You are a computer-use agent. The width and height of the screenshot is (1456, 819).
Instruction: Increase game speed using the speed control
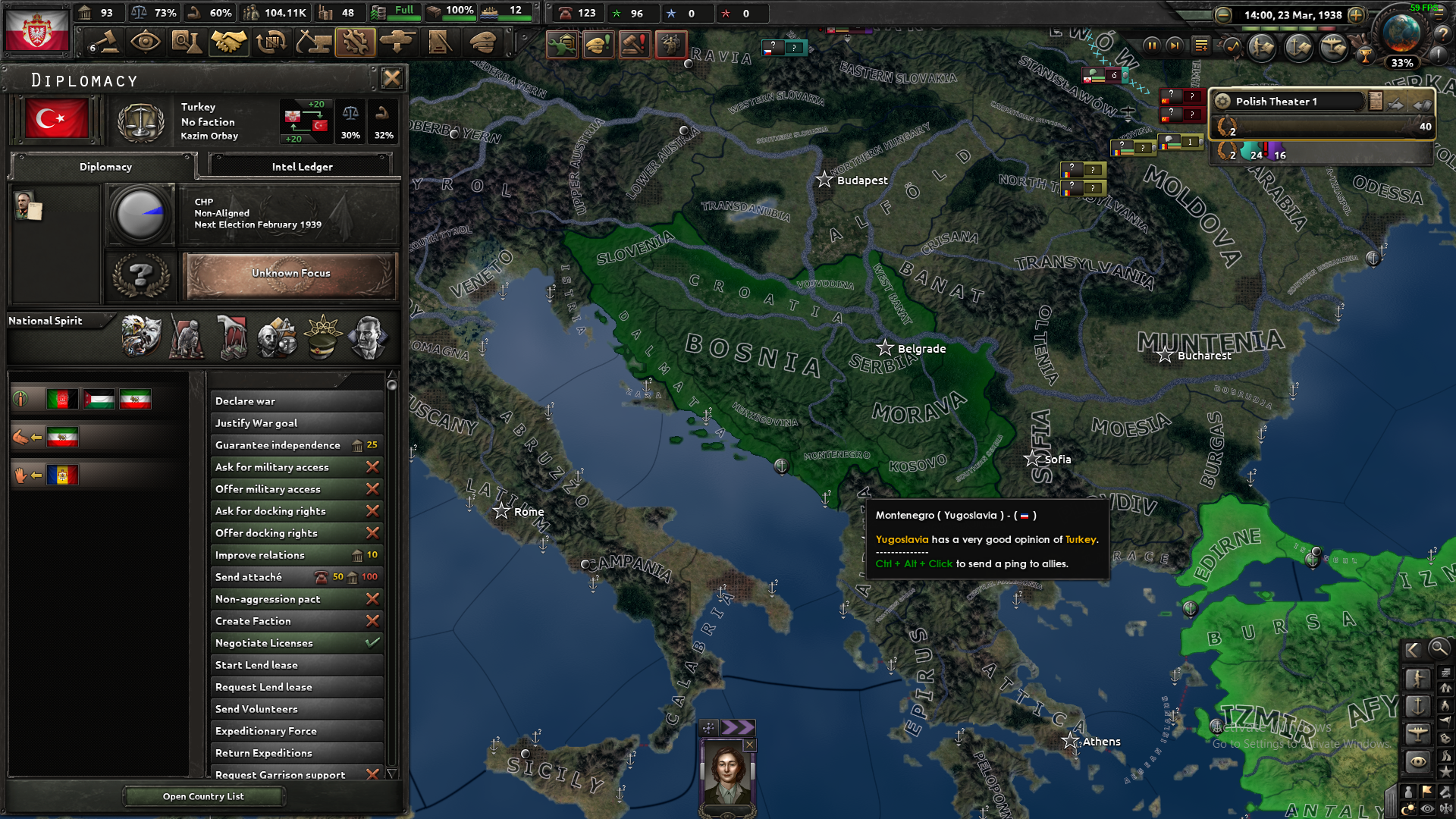(1356, 15)
